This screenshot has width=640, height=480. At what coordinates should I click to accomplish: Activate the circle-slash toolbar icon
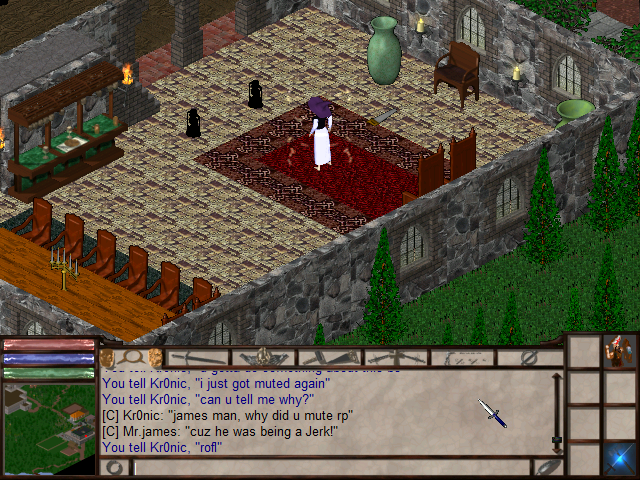pyautogui.click(x=529, y=357)
